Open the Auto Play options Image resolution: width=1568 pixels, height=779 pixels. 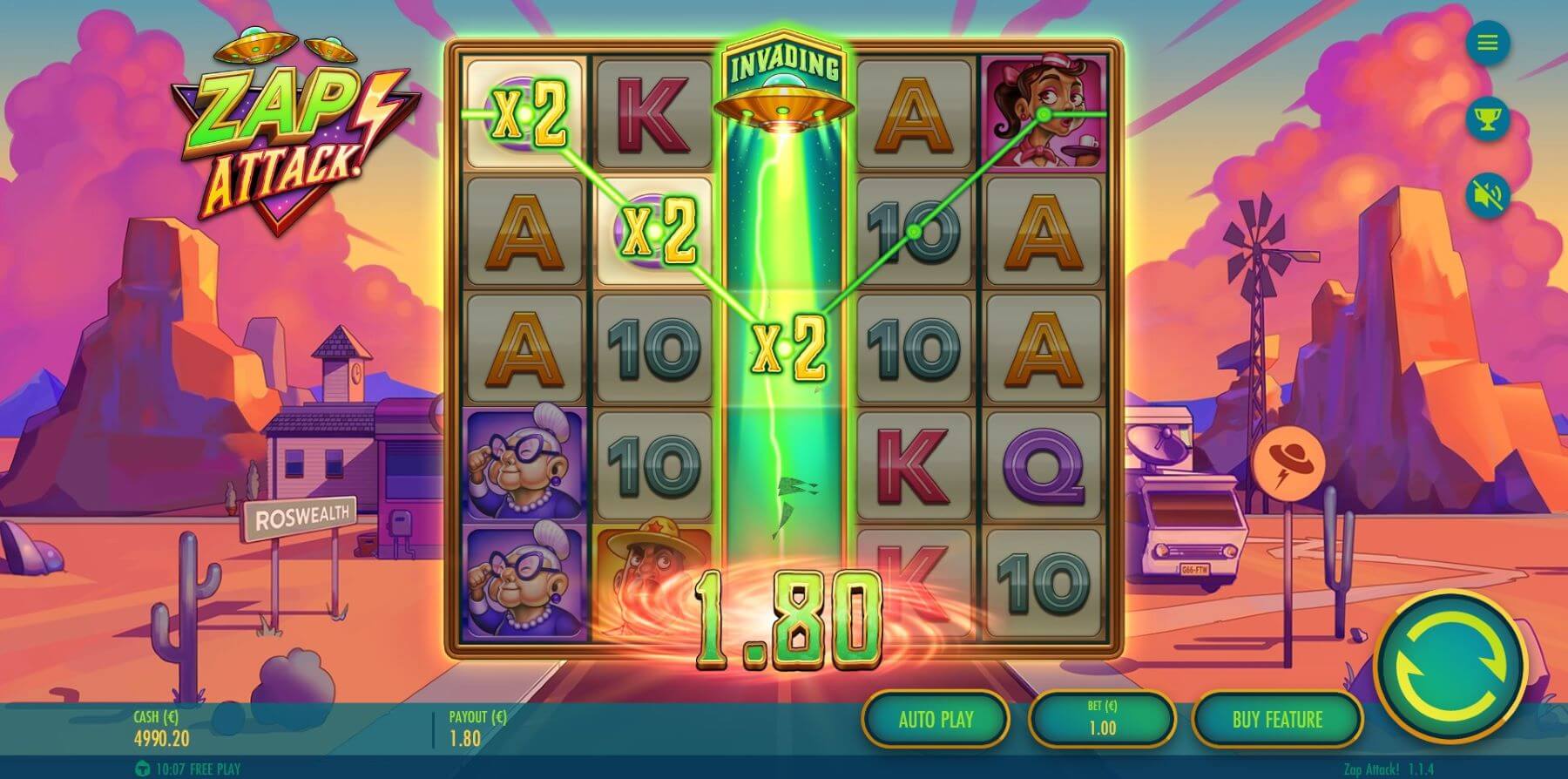(936, 720)
